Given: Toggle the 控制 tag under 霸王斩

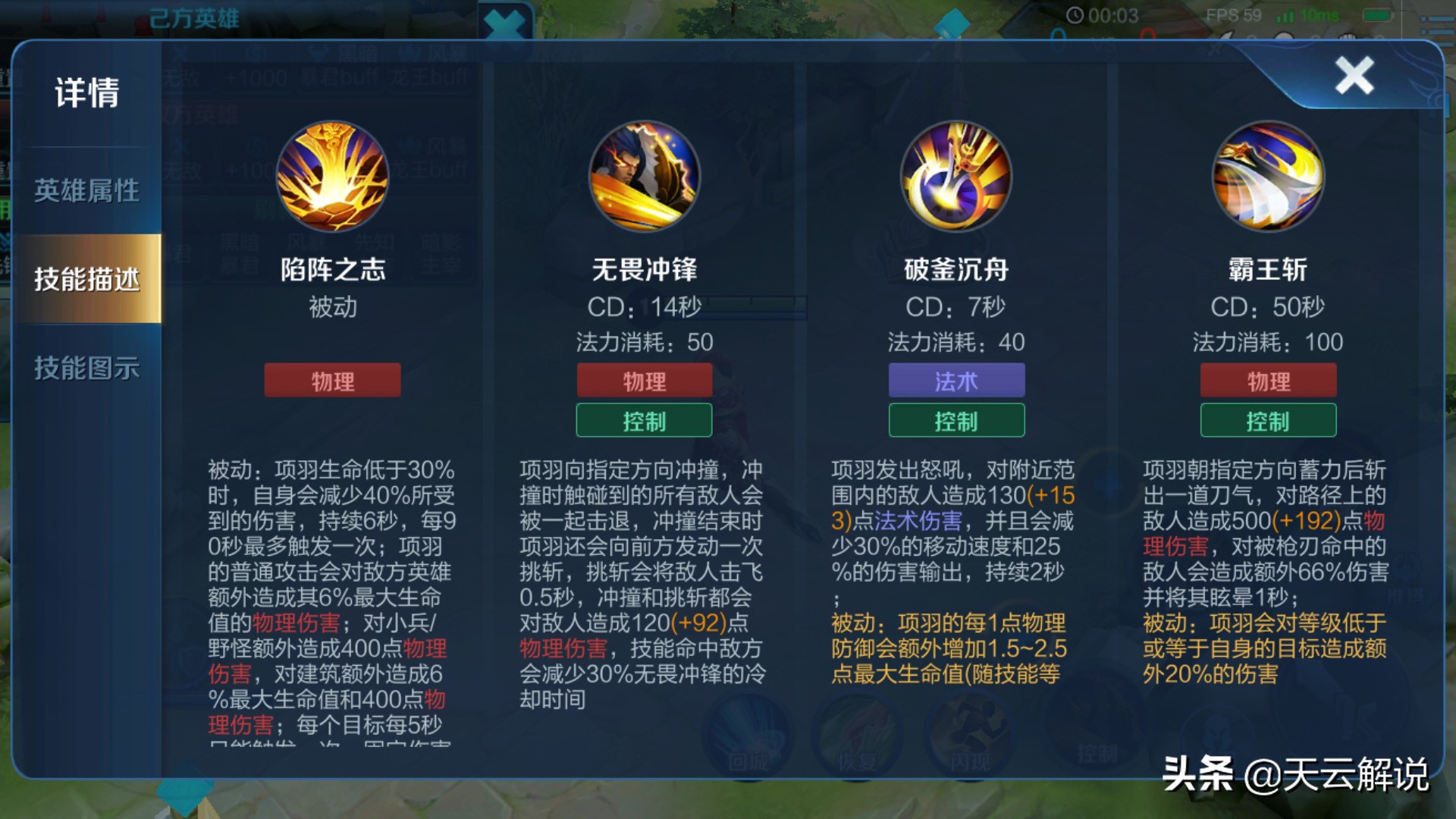Looking at the screenshot, I should (x=1267, y=420).
